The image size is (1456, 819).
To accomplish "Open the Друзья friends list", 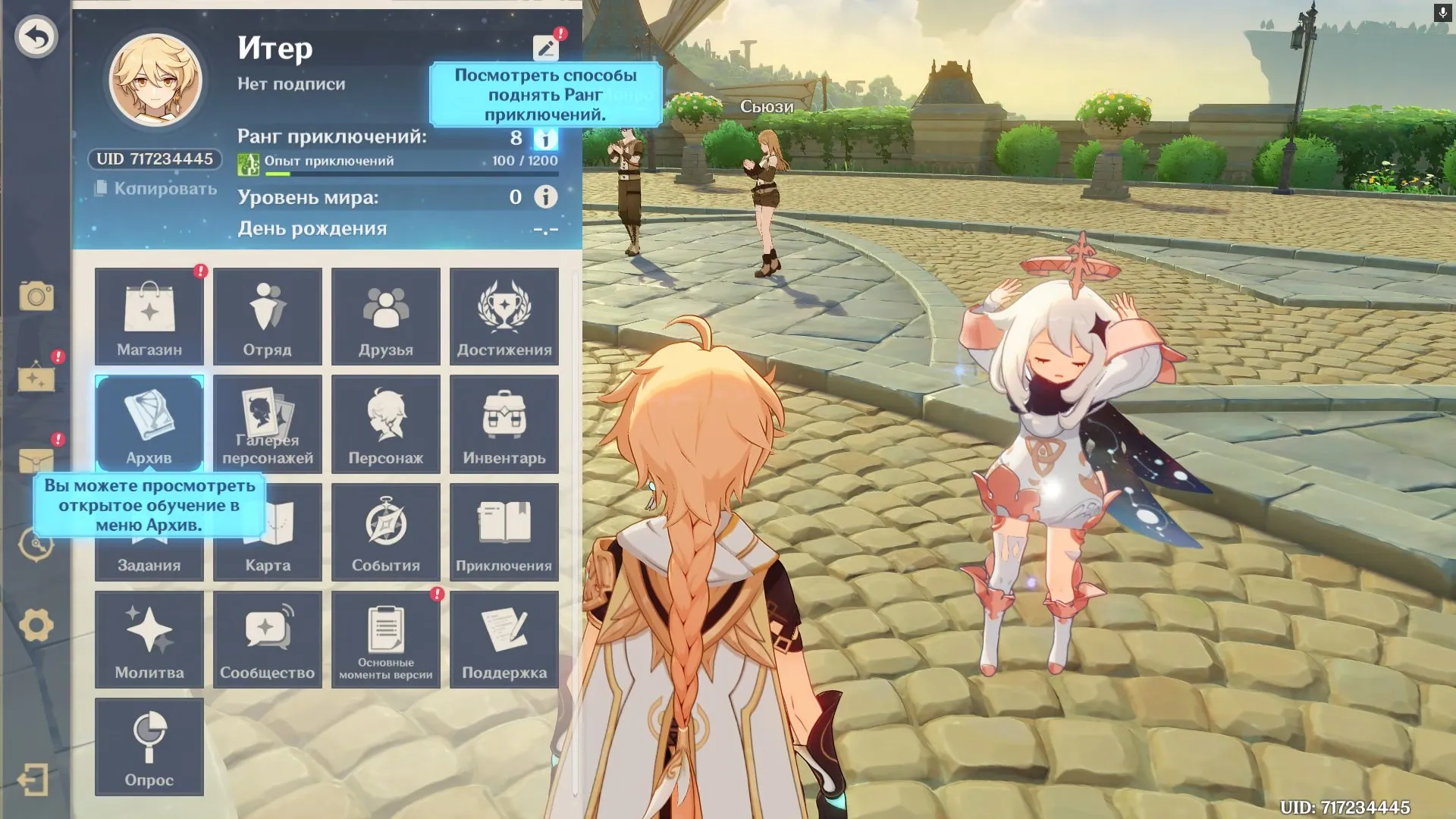I will (x=386, y=316).
